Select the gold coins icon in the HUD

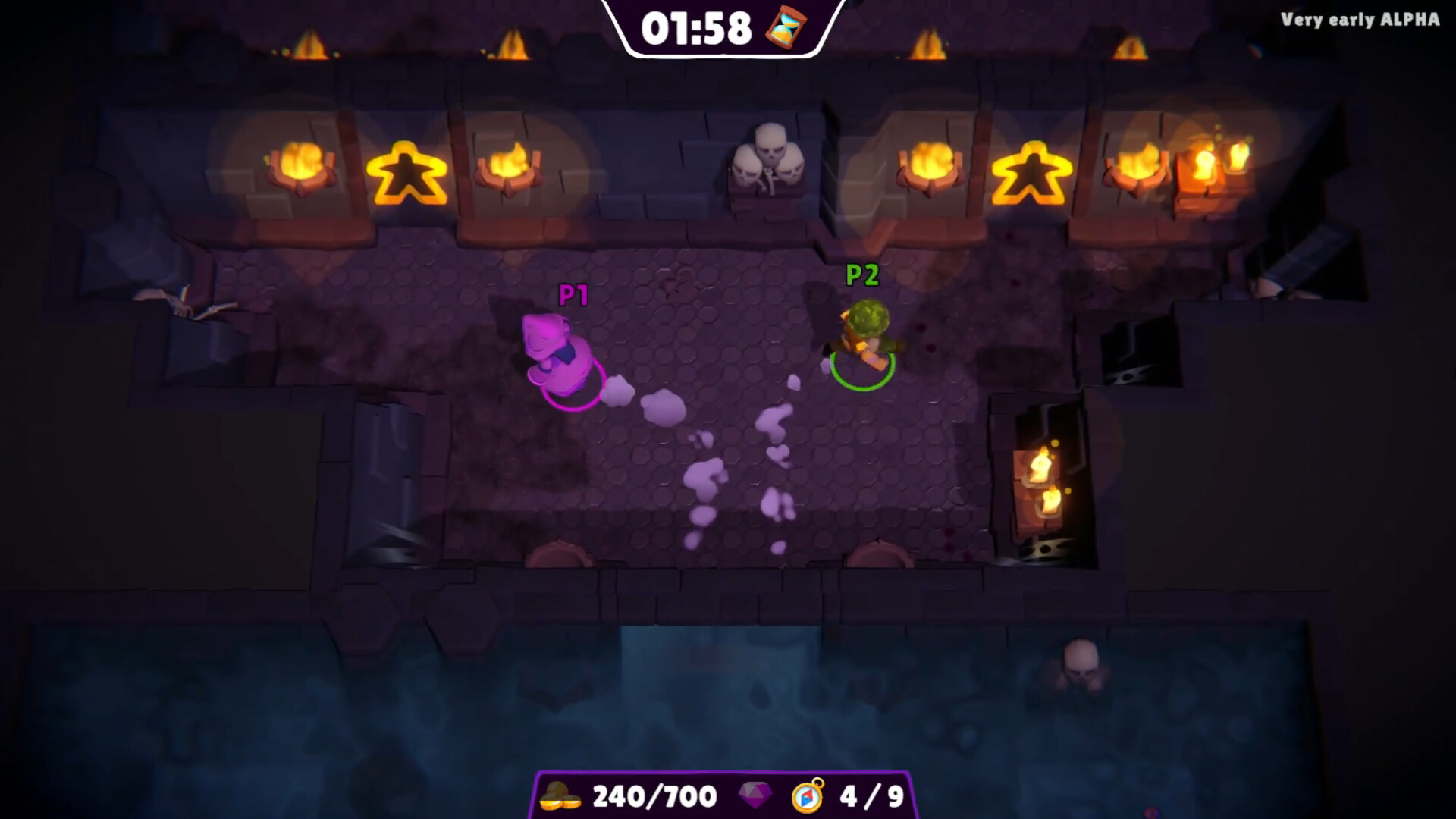click(562, 797)
